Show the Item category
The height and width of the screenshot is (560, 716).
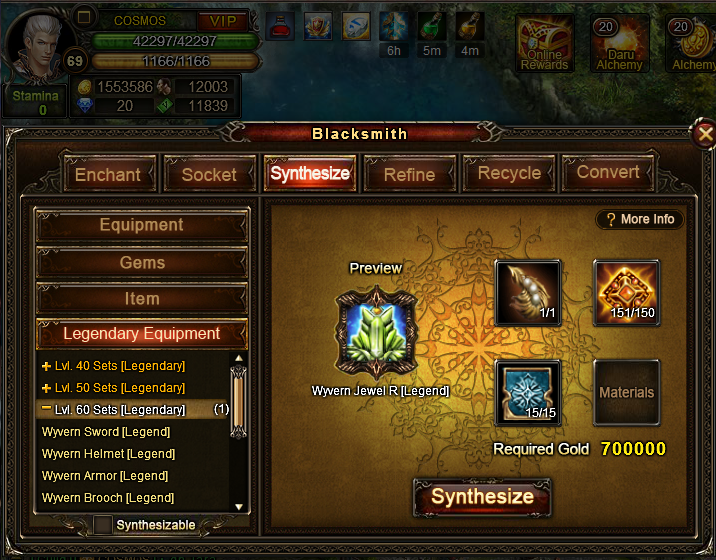pos(142,298)
